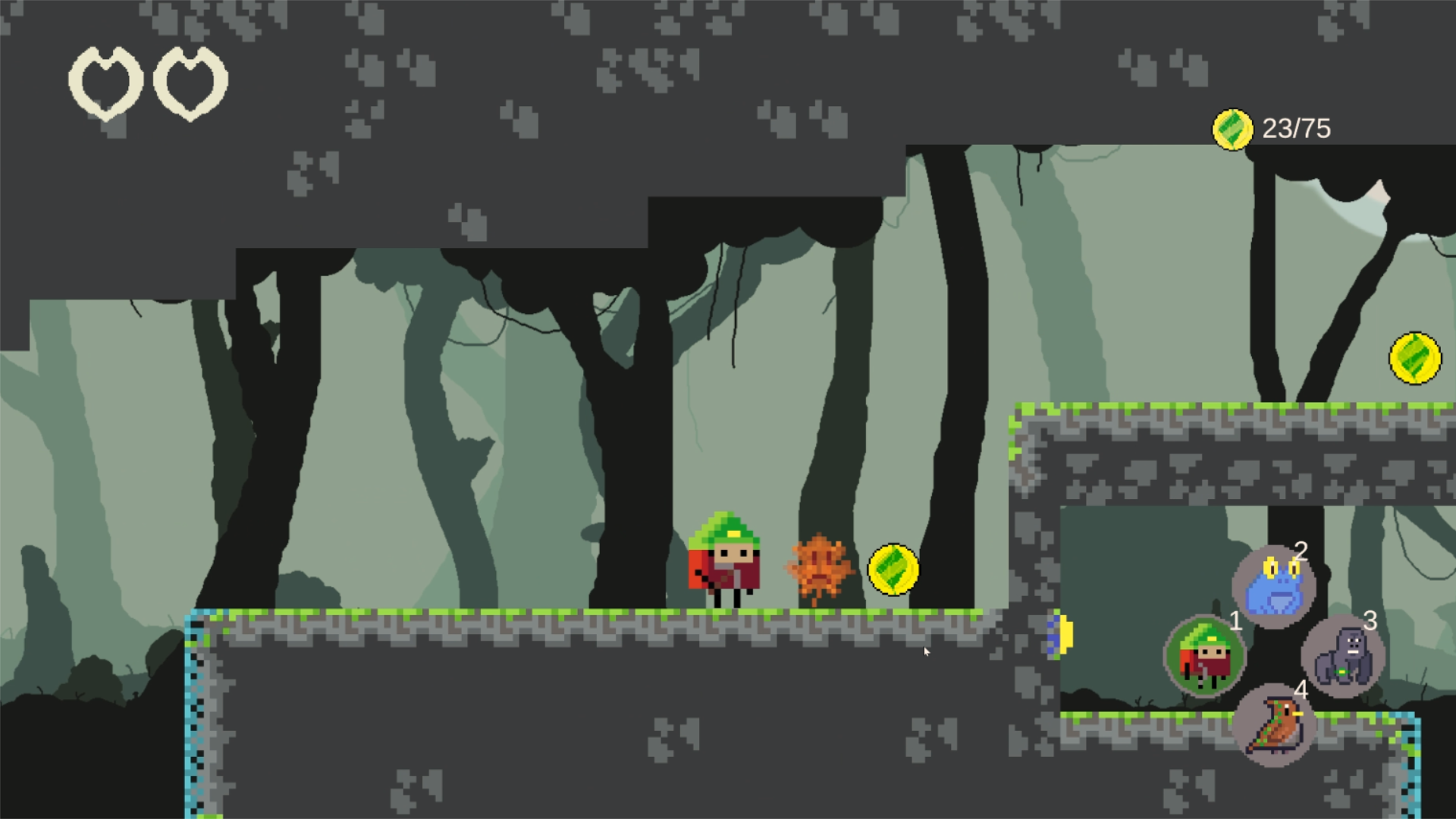Activate the brown bird form
1456x819 pixels.
click(1275, 726)
